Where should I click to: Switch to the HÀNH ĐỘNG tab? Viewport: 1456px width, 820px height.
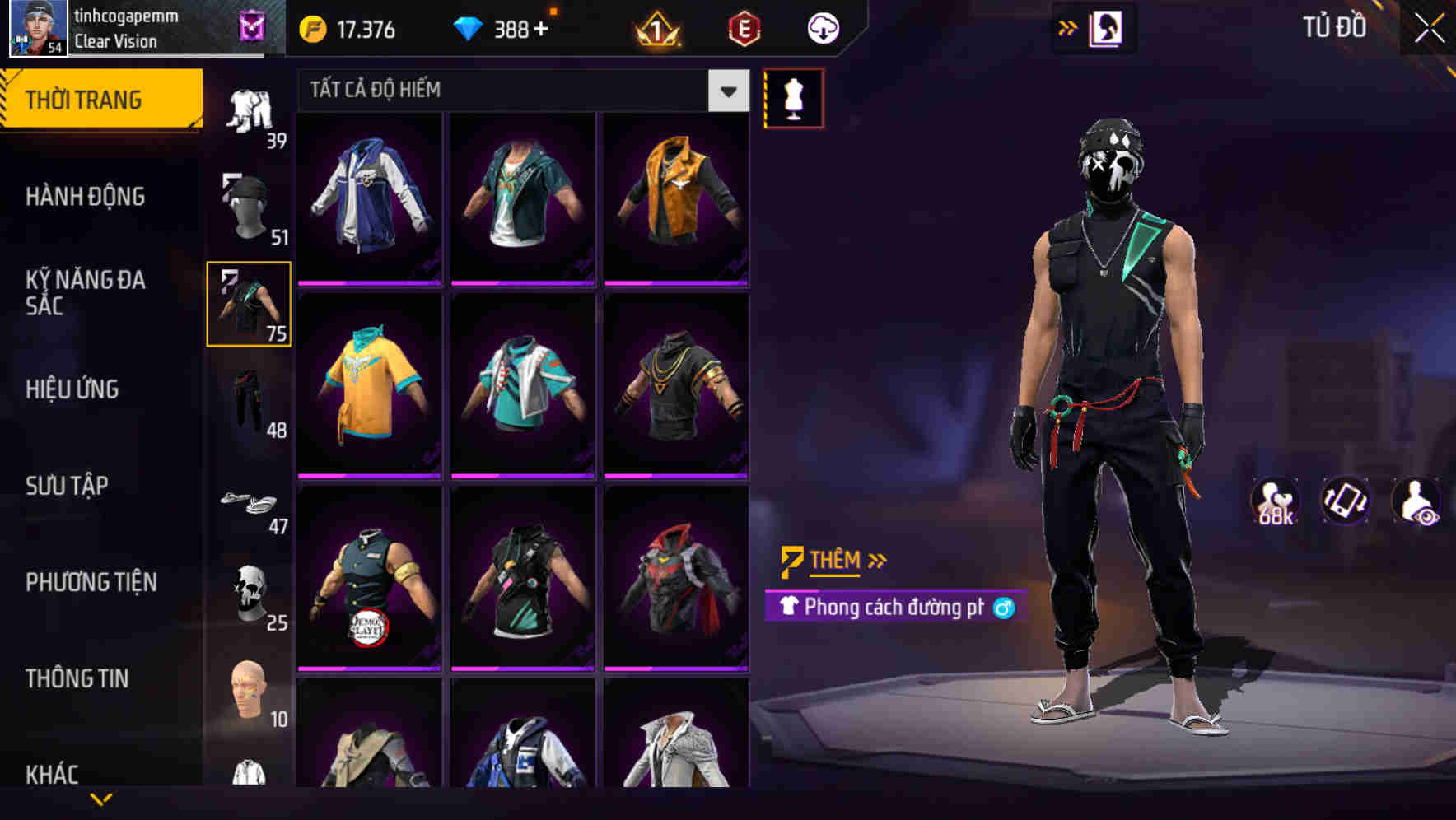(x=85, y=196)
